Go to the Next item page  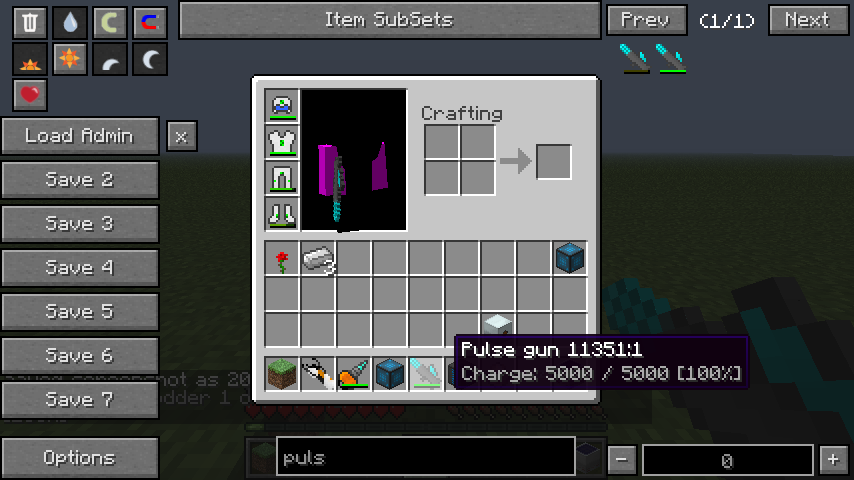click(x=808, y=20)
